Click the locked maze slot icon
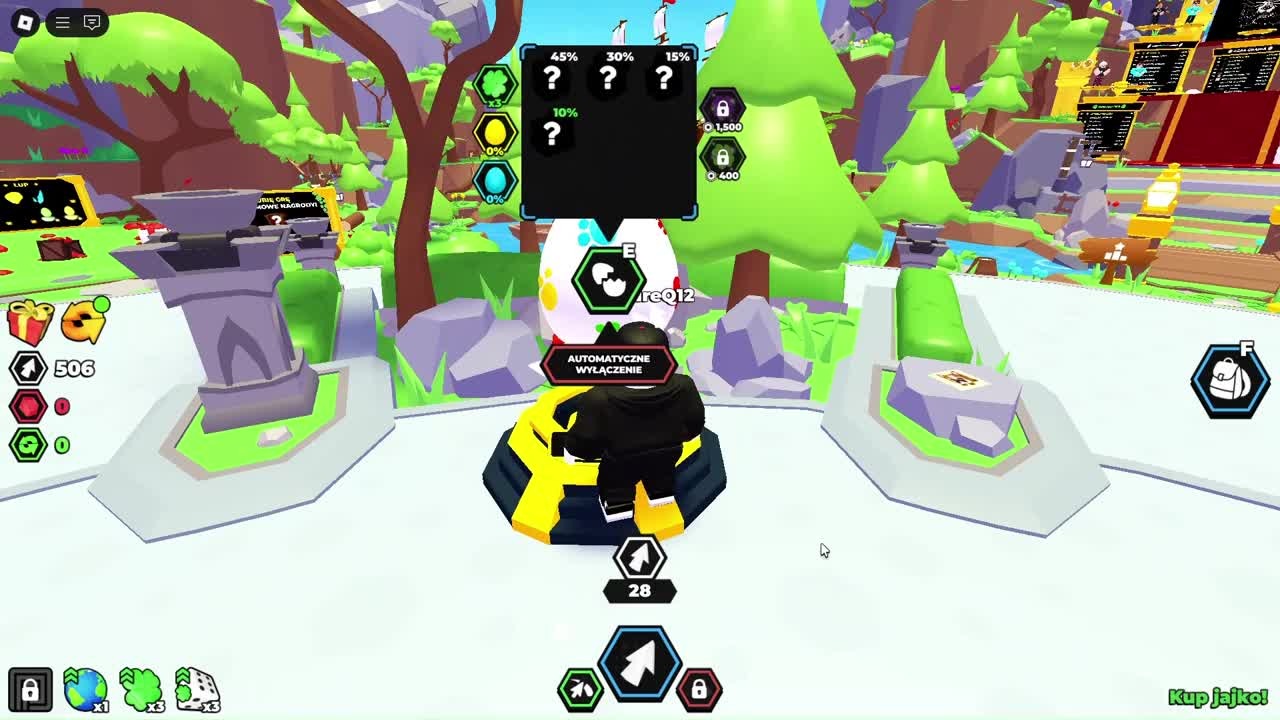 (x=30, y=690)
